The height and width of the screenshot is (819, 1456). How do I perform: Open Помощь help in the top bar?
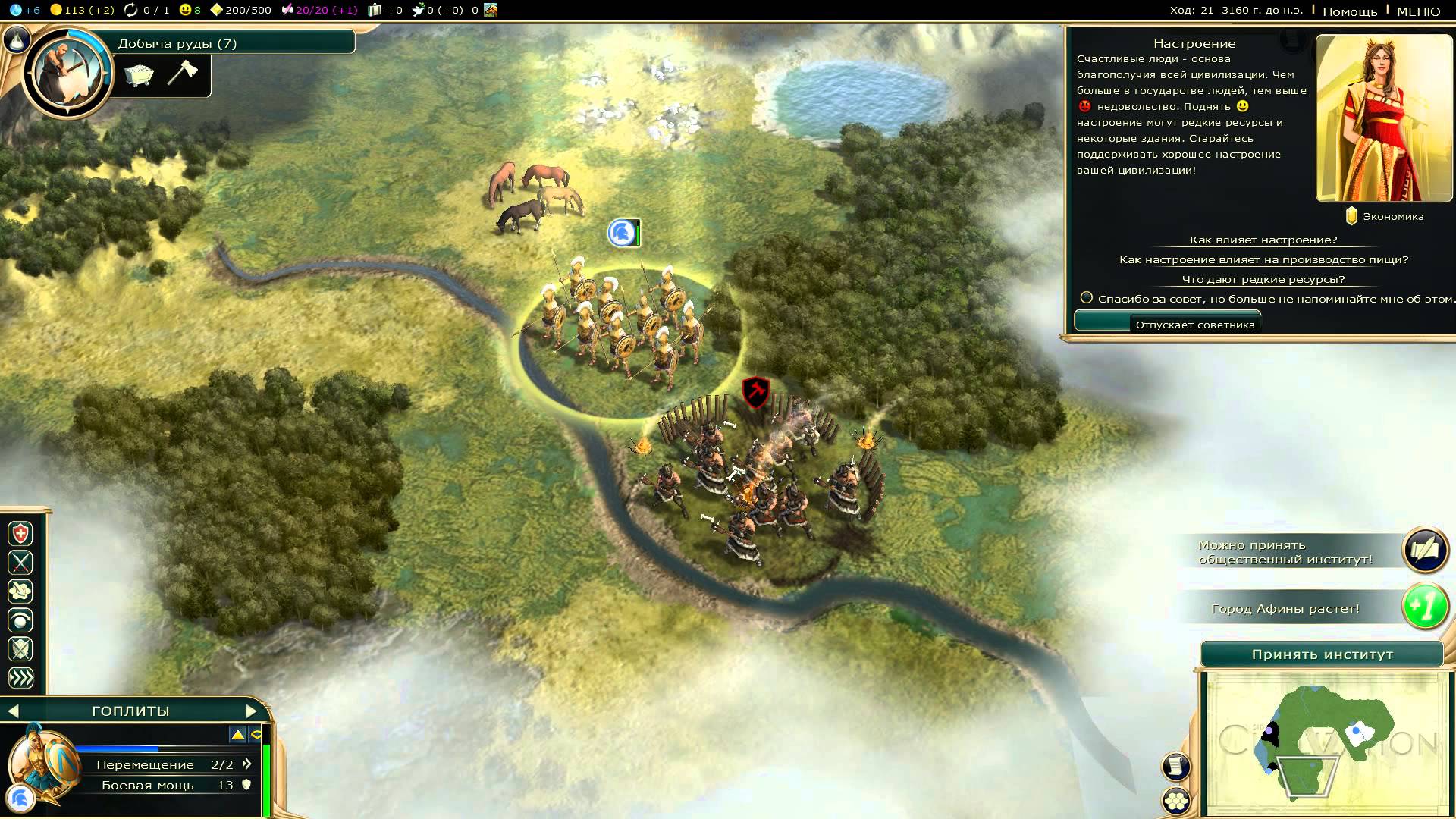[x=1349, y=11]
